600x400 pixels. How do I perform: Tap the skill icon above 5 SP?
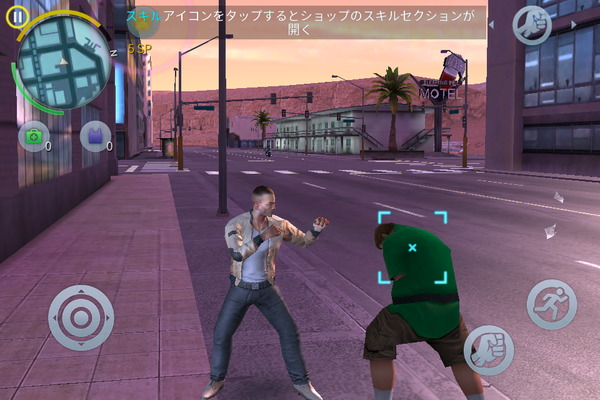(141, 22)
